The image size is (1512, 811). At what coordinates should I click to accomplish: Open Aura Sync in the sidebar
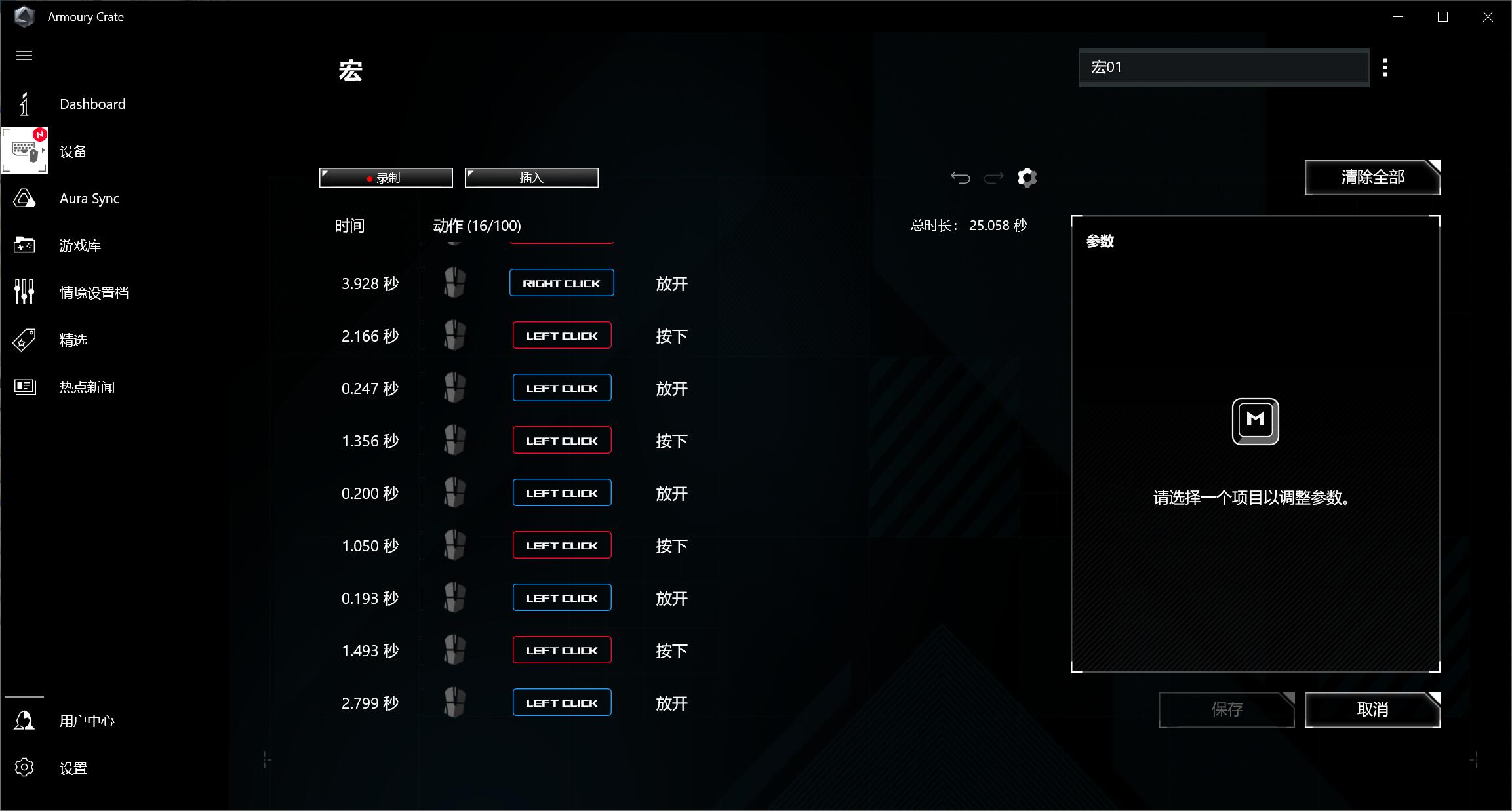click(x=89, y=199)
